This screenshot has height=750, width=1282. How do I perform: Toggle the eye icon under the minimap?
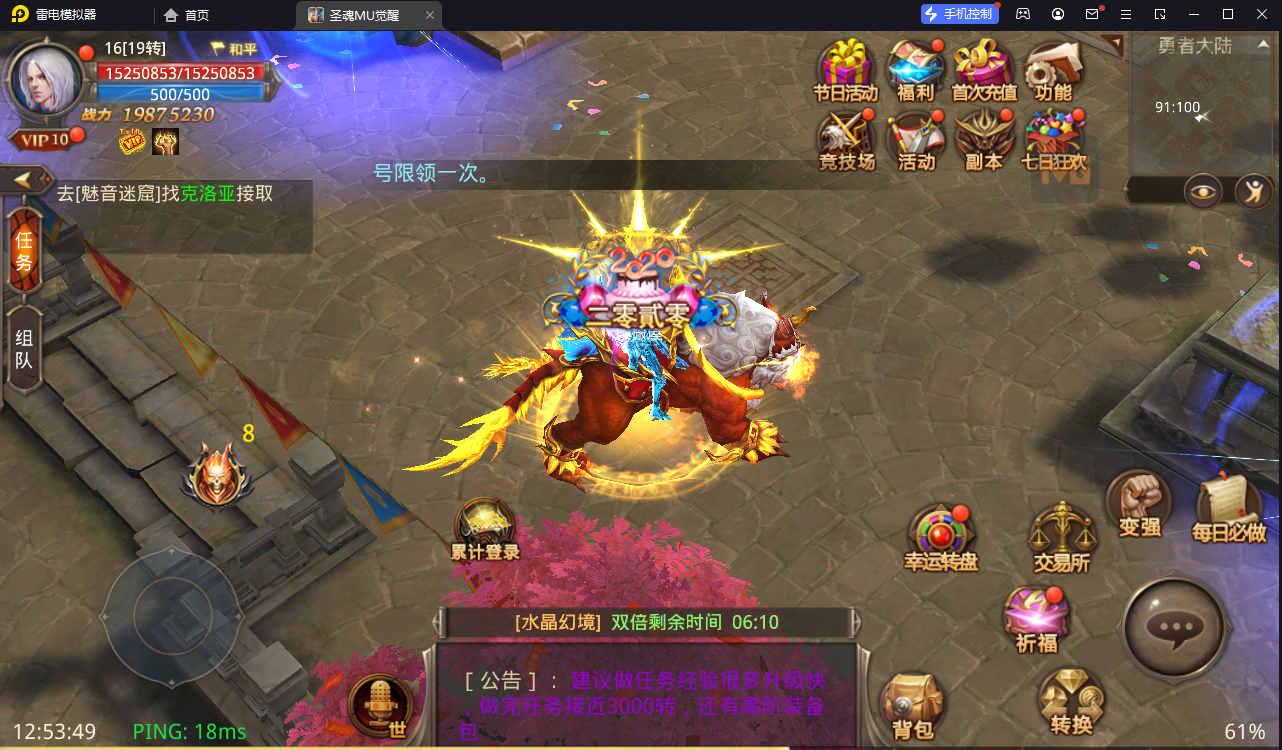tap(1203, 191)
